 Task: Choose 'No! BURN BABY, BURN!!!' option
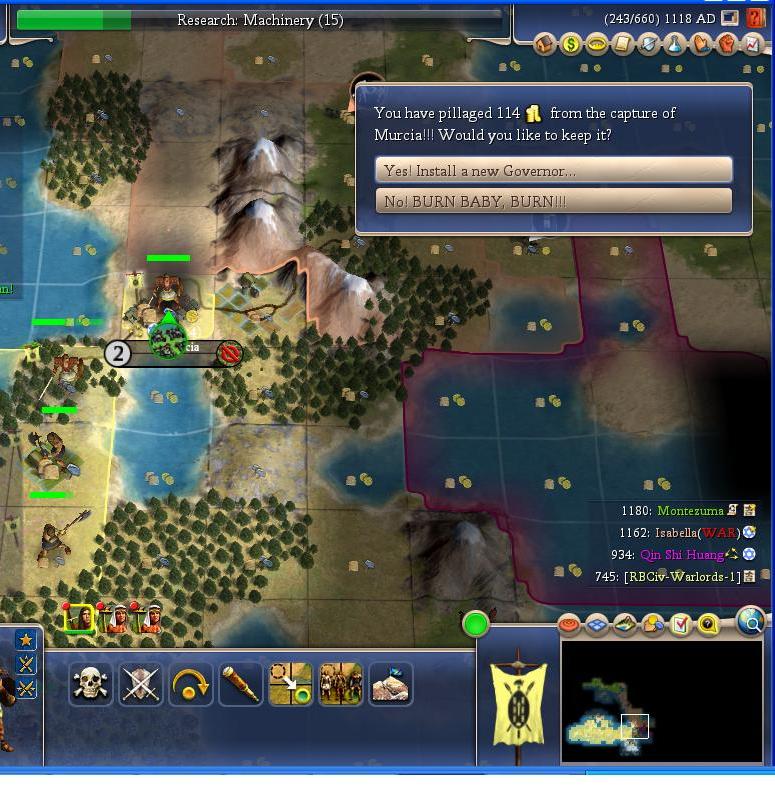(554, 201)
